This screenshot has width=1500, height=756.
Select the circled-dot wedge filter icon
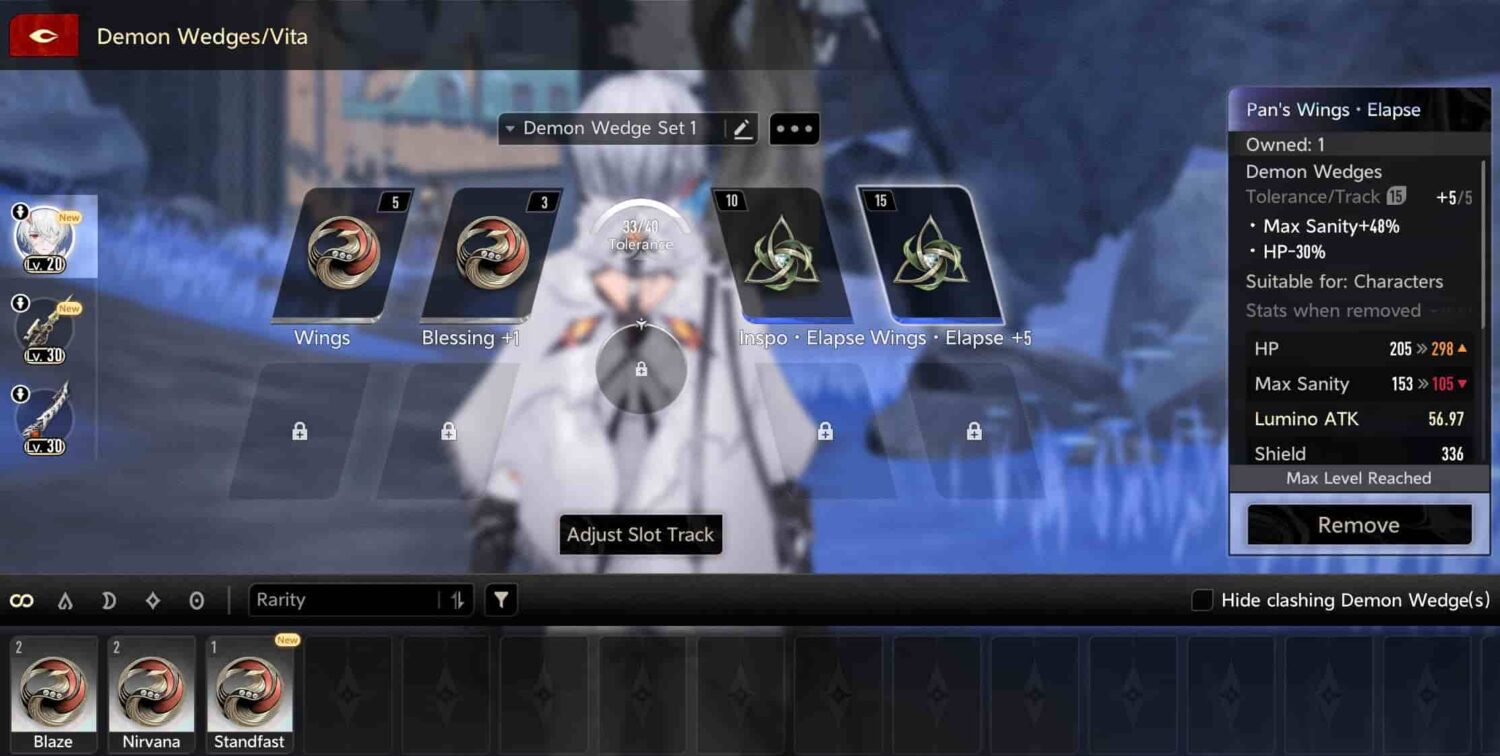[x=196, y=600]
